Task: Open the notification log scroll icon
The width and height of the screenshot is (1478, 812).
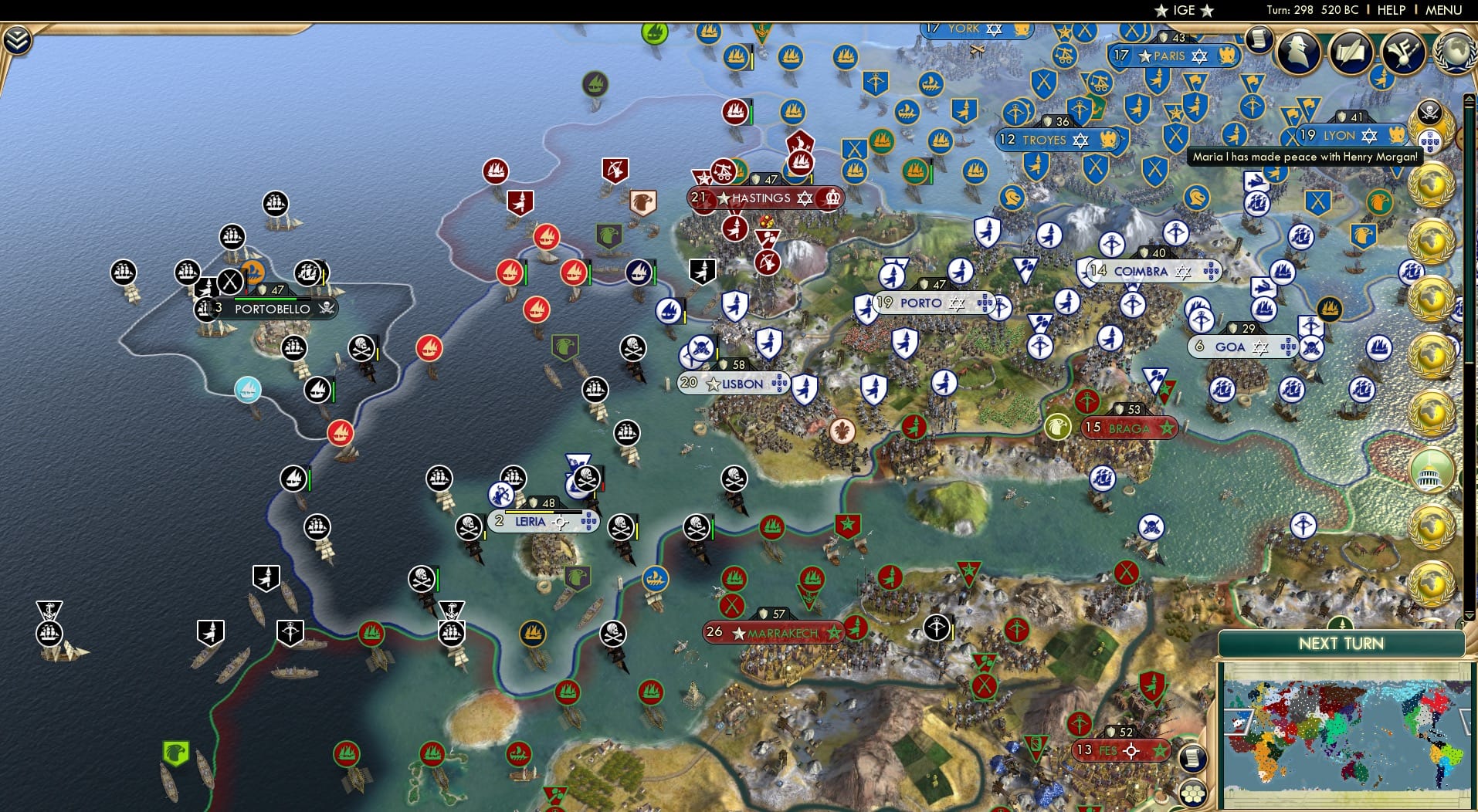Action: tap(1261, 40)
